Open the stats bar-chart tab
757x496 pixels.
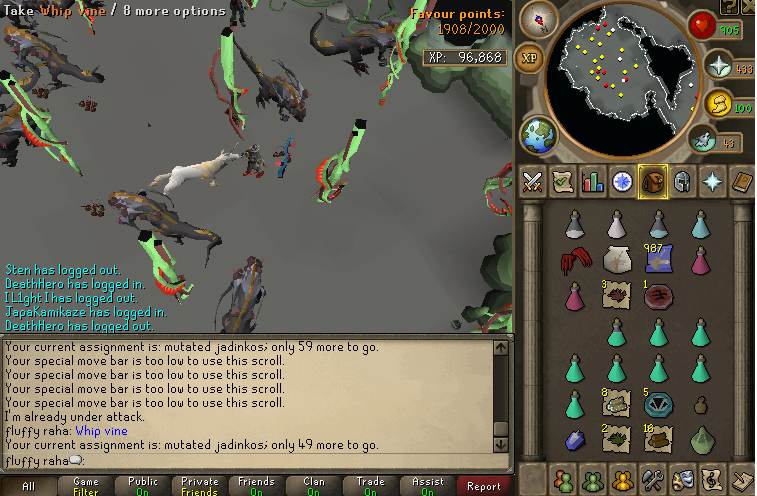tap(592, 181)
